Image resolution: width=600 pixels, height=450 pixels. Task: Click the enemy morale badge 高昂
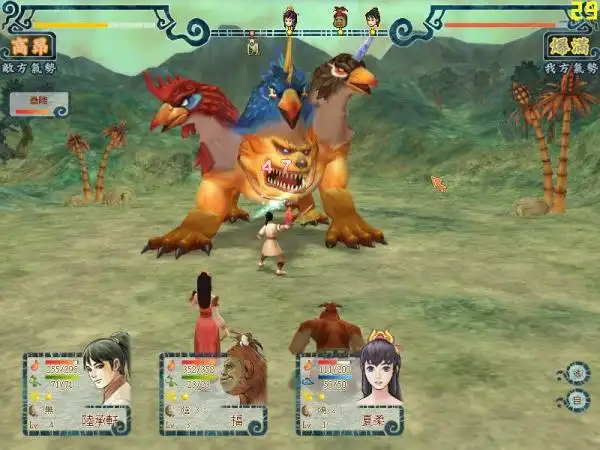pos(27,46)
